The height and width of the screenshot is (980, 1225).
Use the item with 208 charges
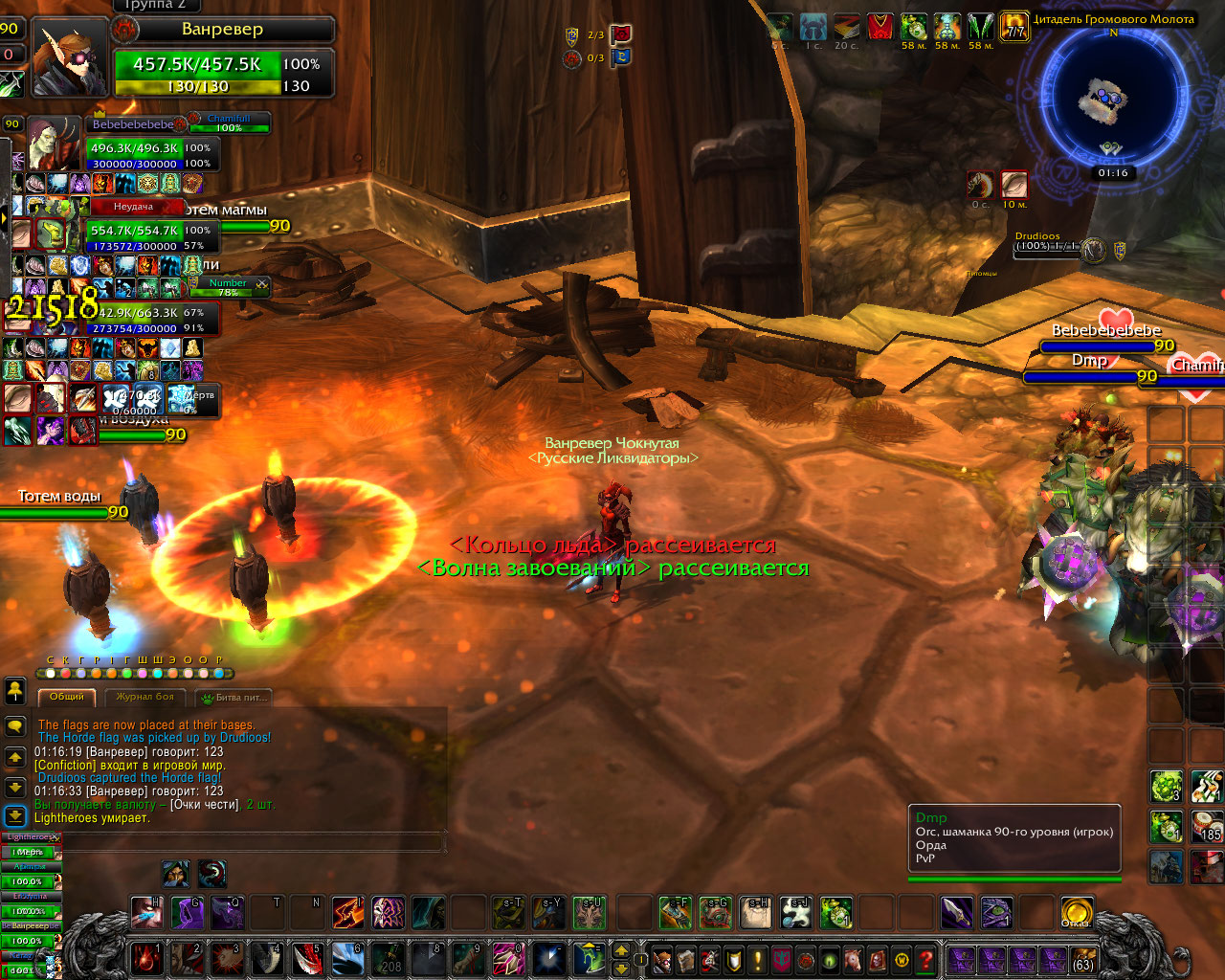click(388, 959)
